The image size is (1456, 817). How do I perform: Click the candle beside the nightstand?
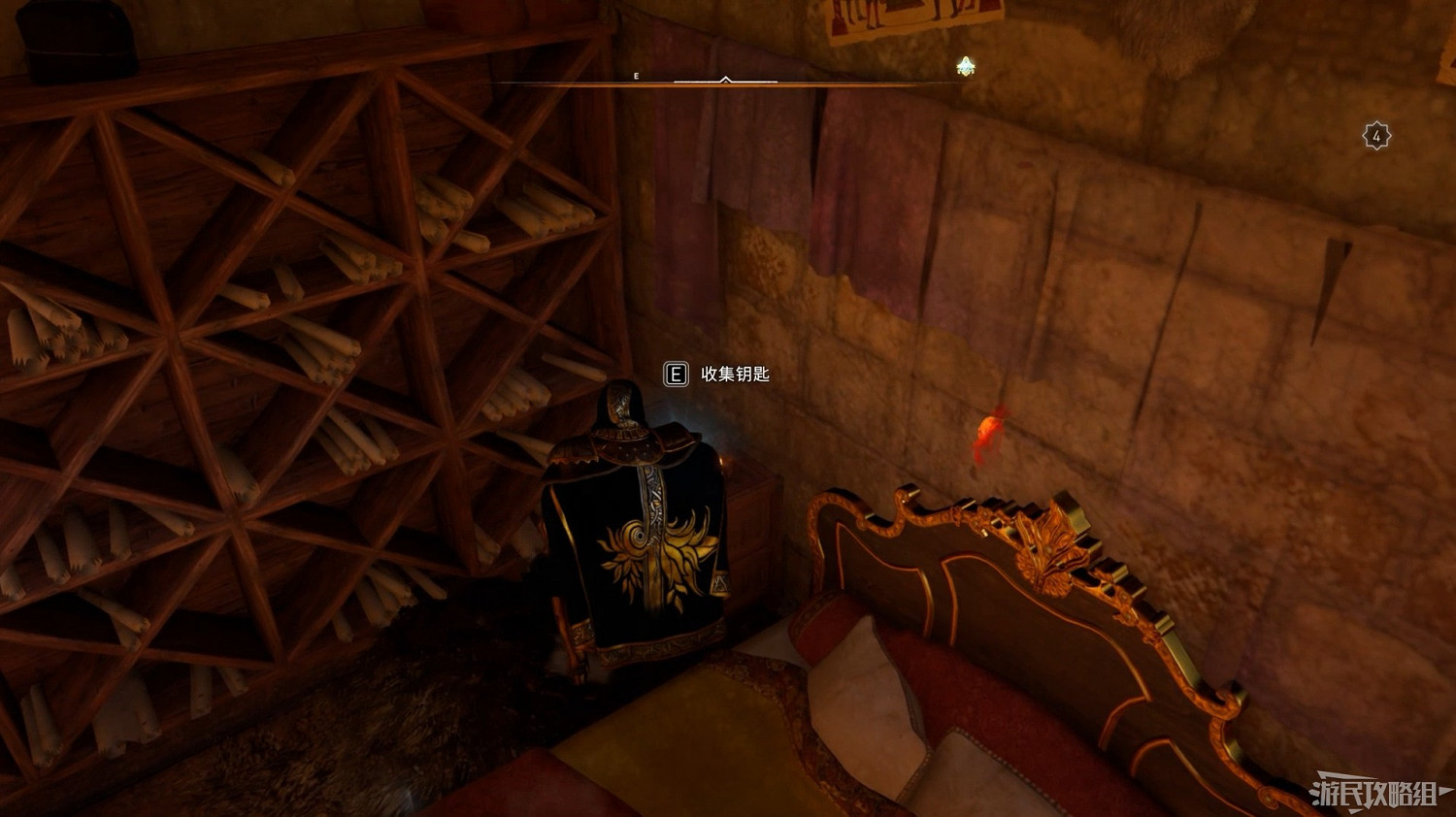pyautogui.click(x=721, y=464)
